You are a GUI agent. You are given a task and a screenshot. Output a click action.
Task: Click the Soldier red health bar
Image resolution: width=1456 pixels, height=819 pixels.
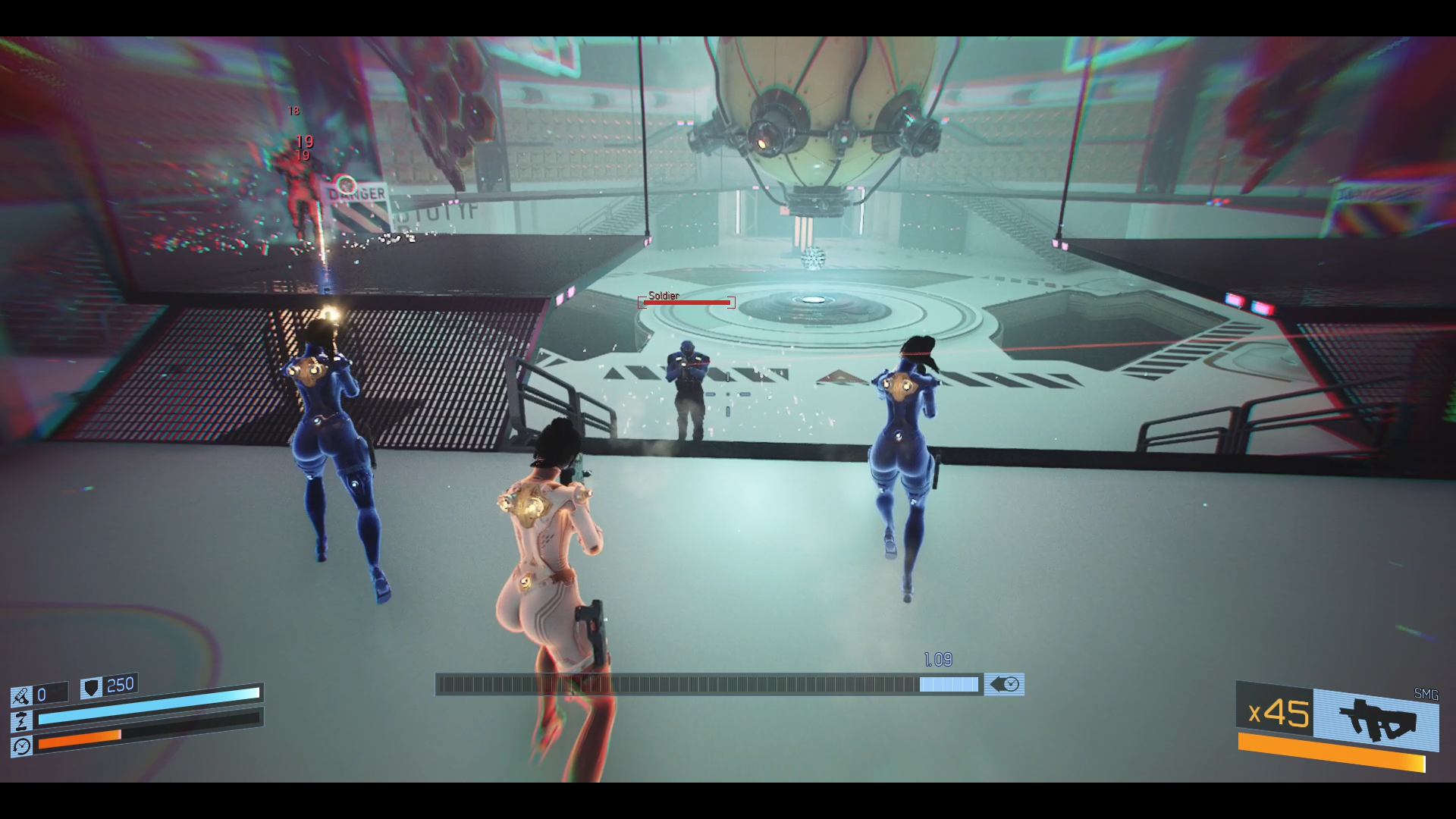point(686,303)
